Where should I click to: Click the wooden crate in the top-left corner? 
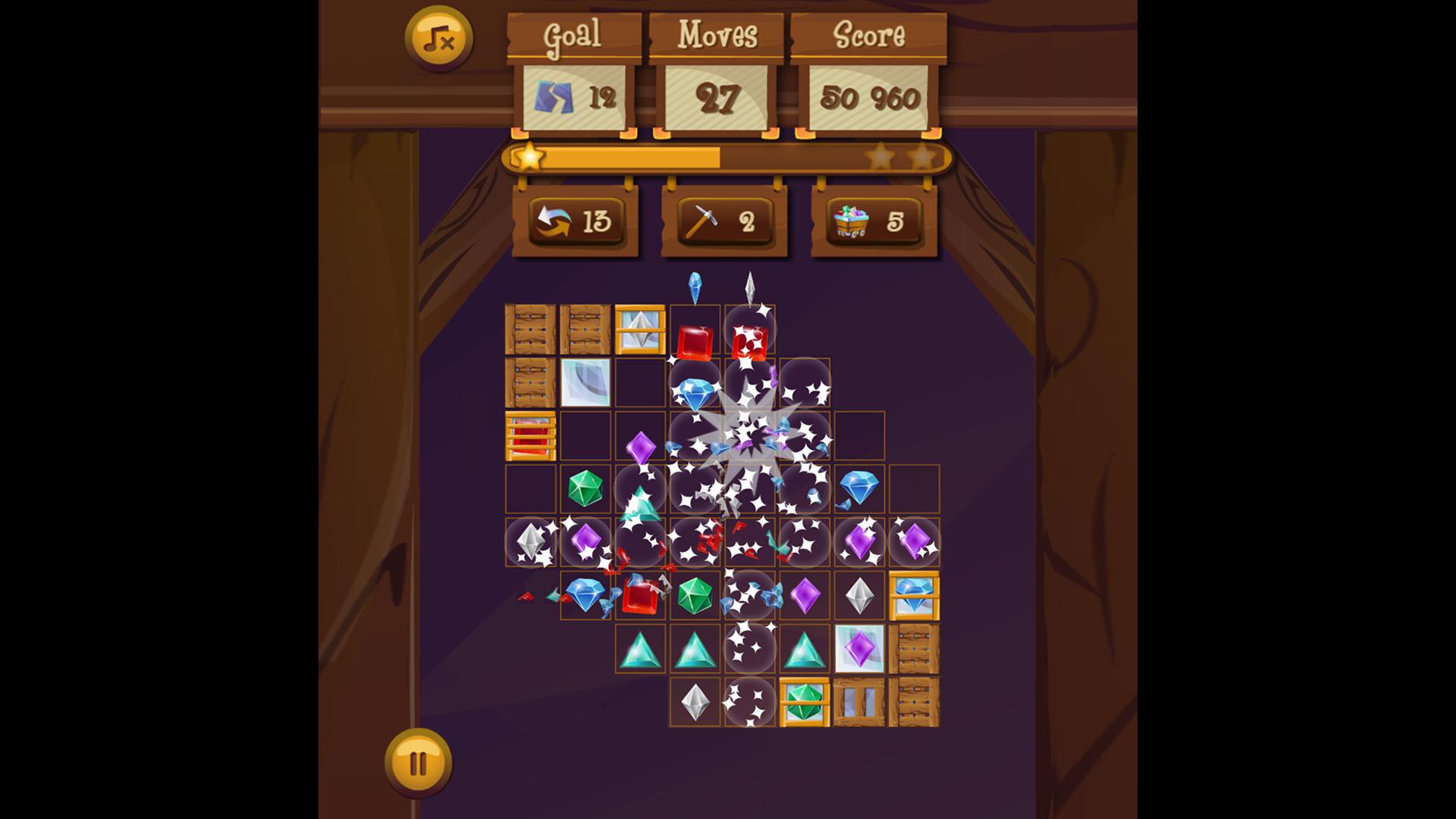point(529,332)
